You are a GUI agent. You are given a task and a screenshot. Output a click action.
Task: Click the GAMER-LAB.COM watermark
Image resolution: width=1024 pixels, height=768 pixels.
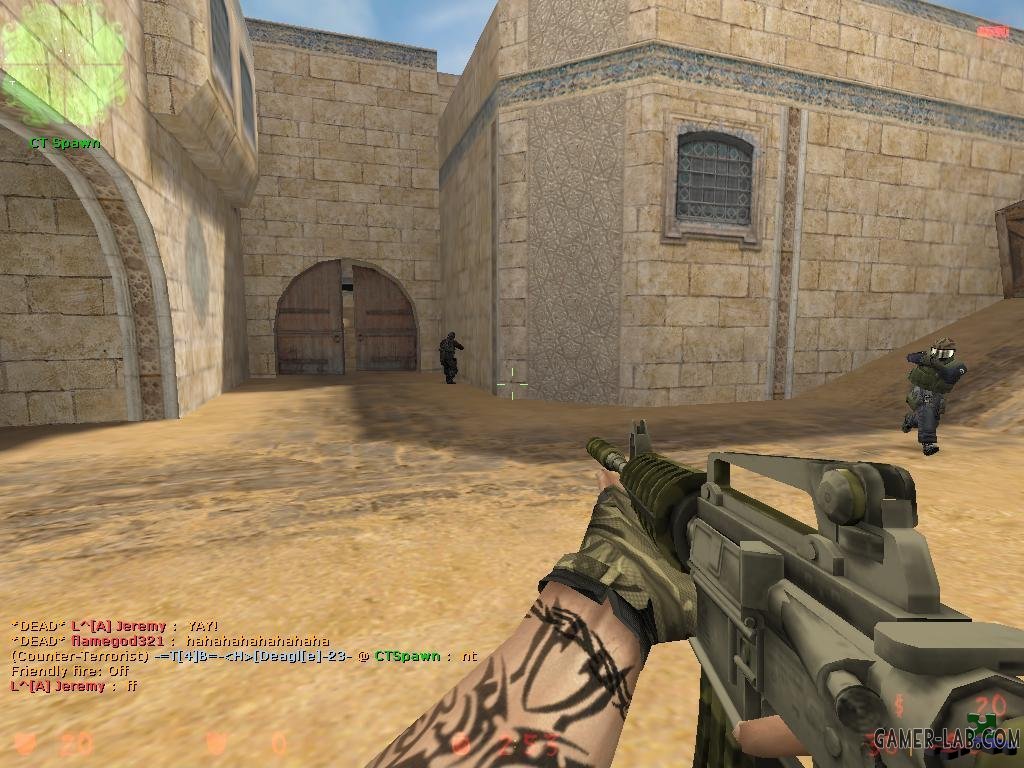point(946,739)
